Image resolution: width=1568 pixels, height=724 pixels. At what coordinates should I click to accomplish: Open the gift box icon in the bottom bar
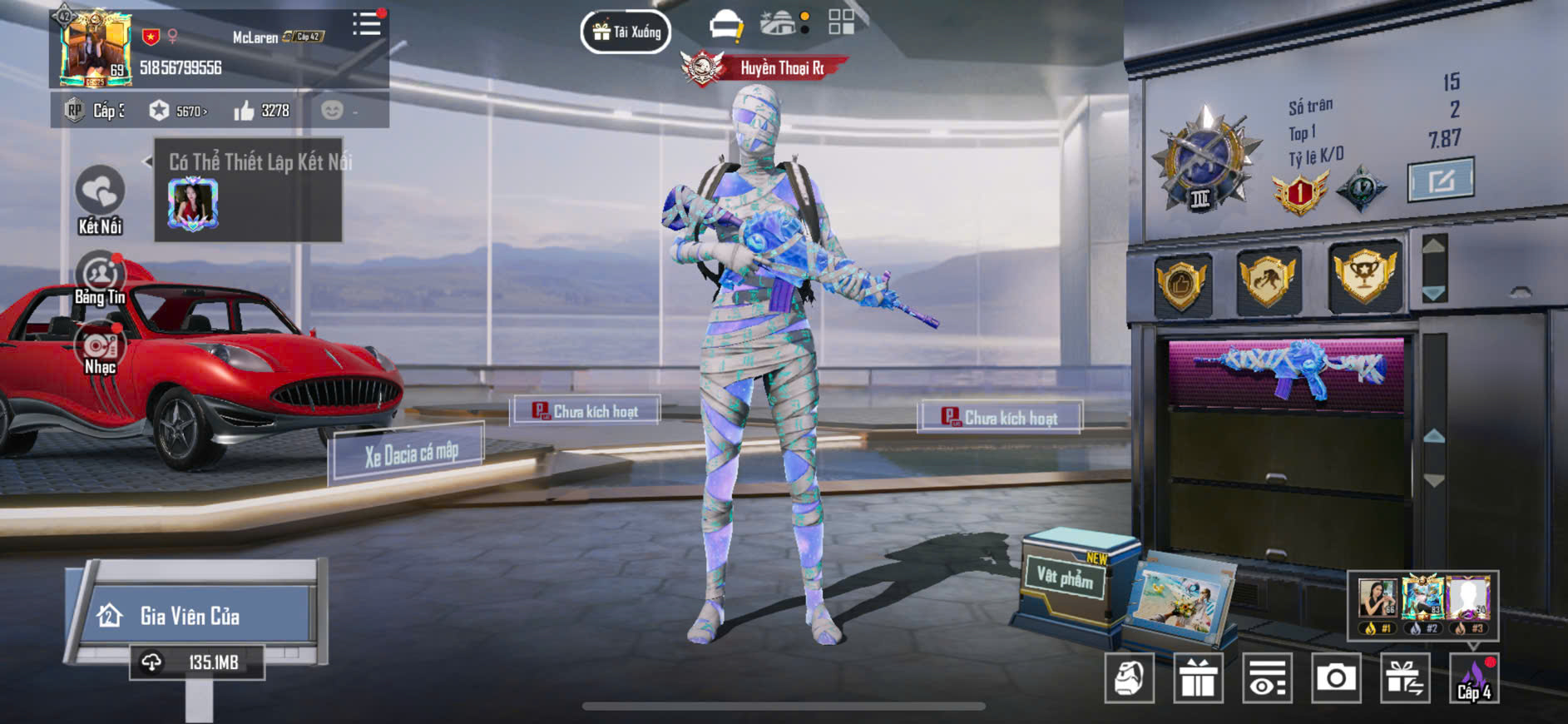click(x=1198, y=679)
